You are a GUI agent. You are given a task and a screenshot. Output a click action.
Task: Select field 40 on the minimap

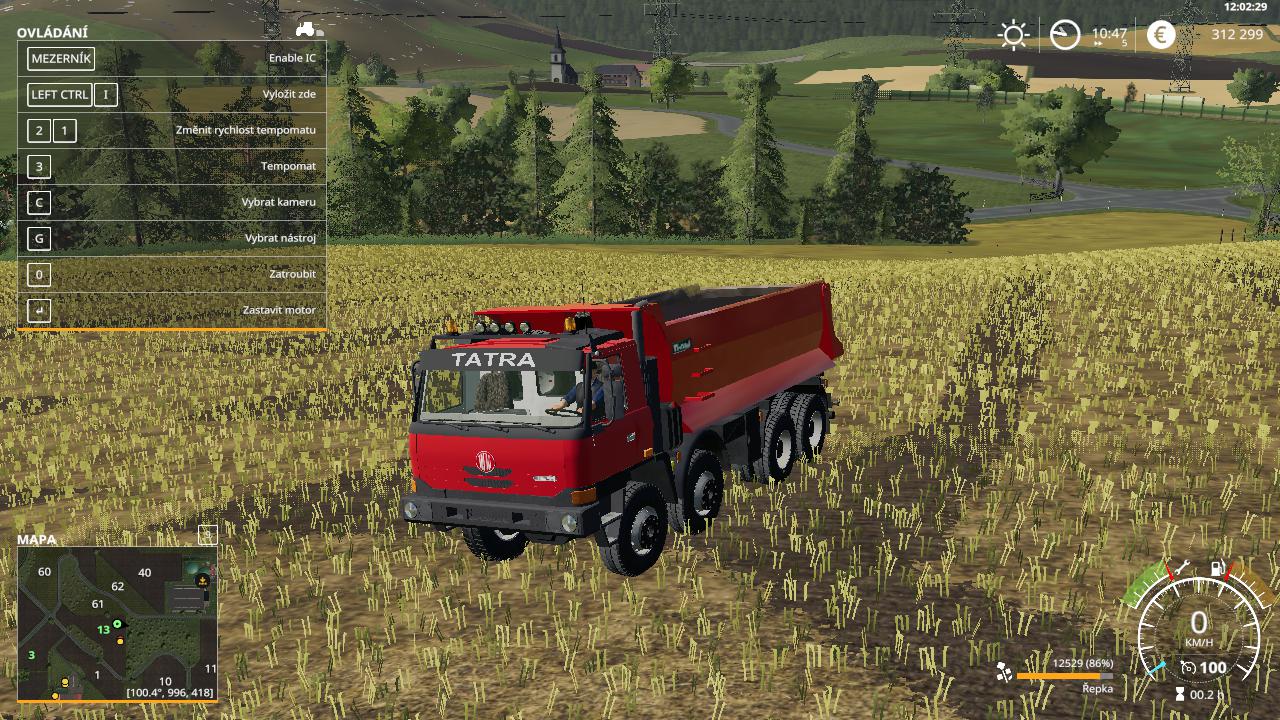click(145, 573)
